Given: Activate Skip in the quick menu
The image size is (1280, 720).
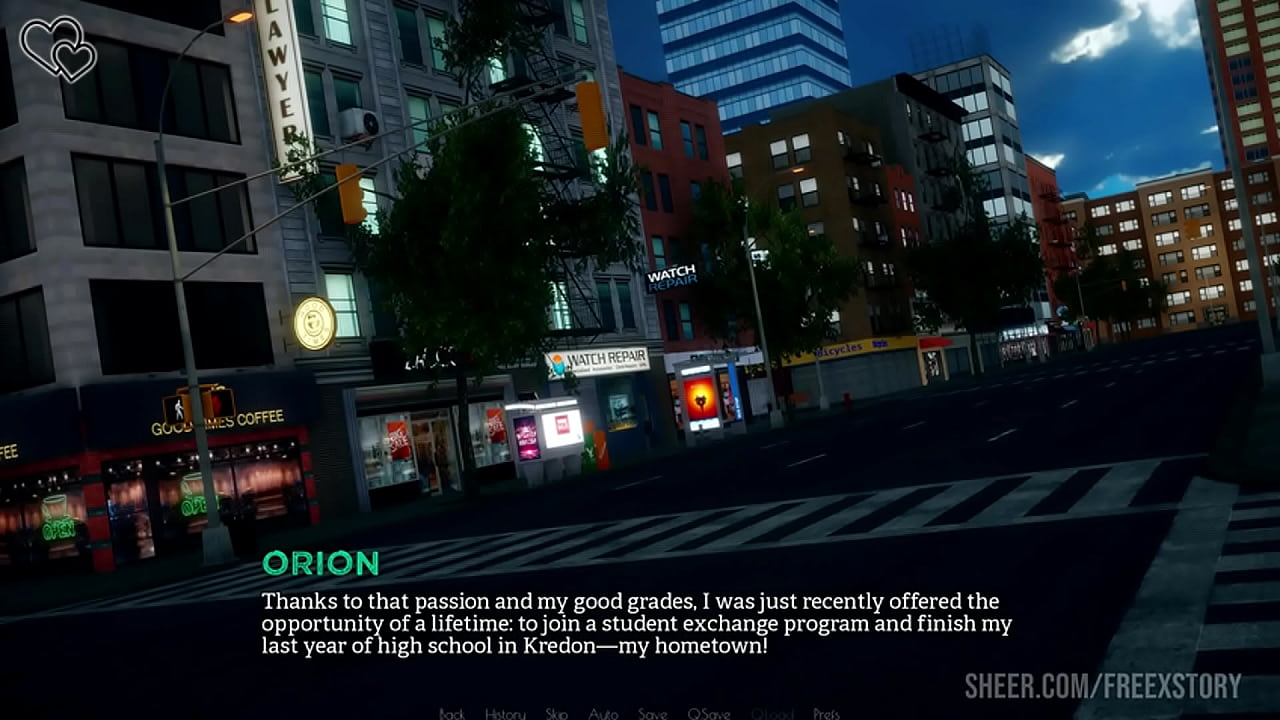Looking at the screenshot, I should coord(556,713).
